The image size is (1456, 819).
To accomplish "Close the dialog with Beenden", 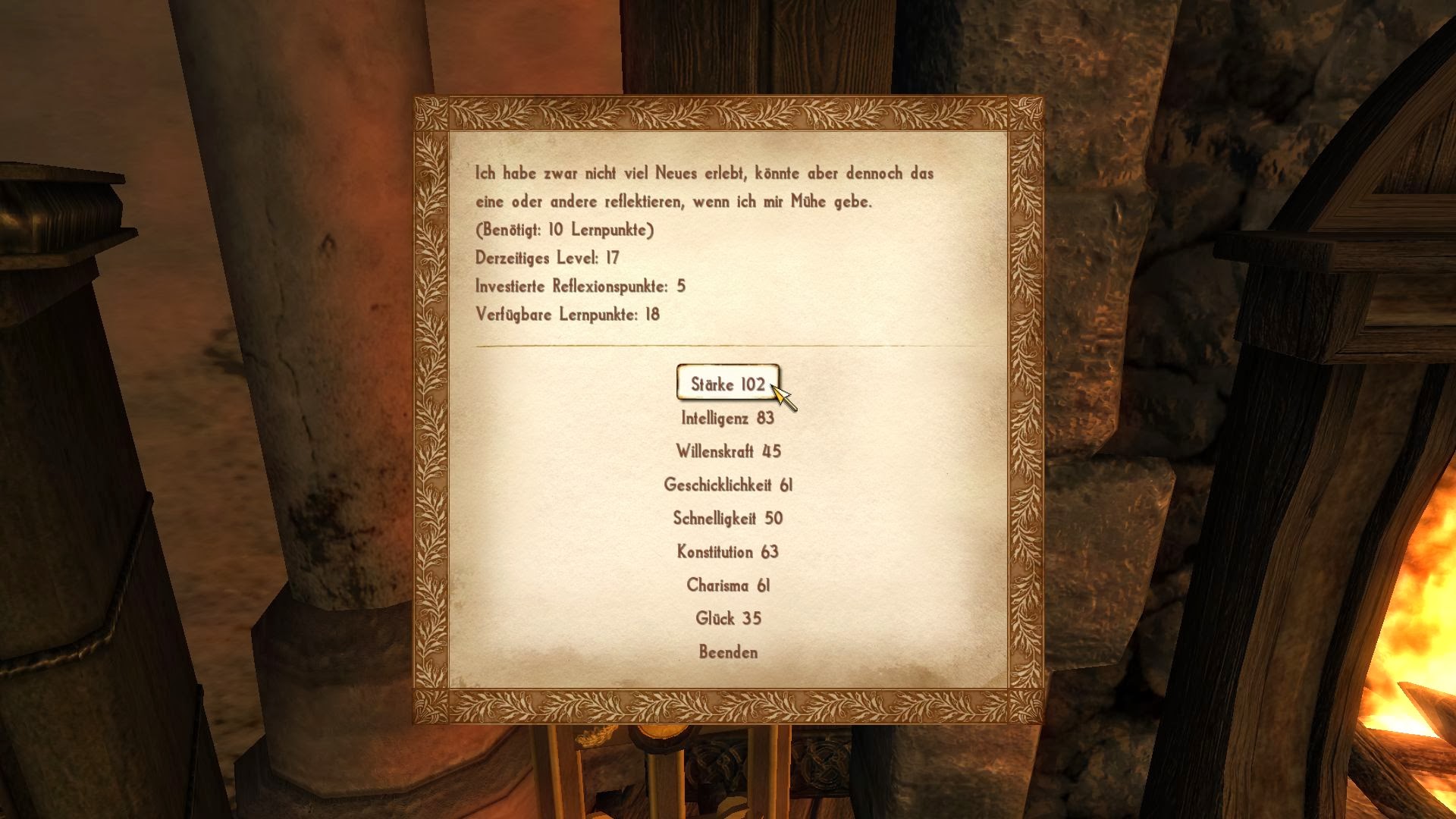I will click(x=727, y=651).
